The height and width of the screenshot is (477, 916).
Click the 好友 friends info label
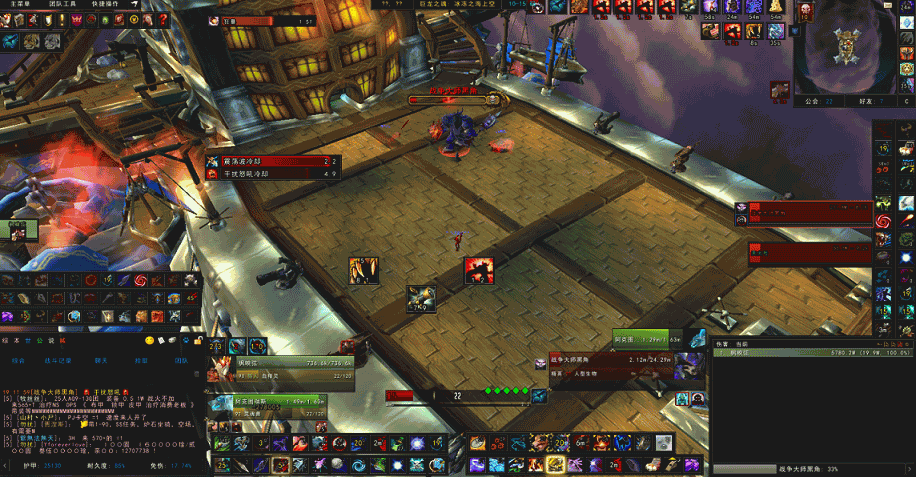coord(867,101)
